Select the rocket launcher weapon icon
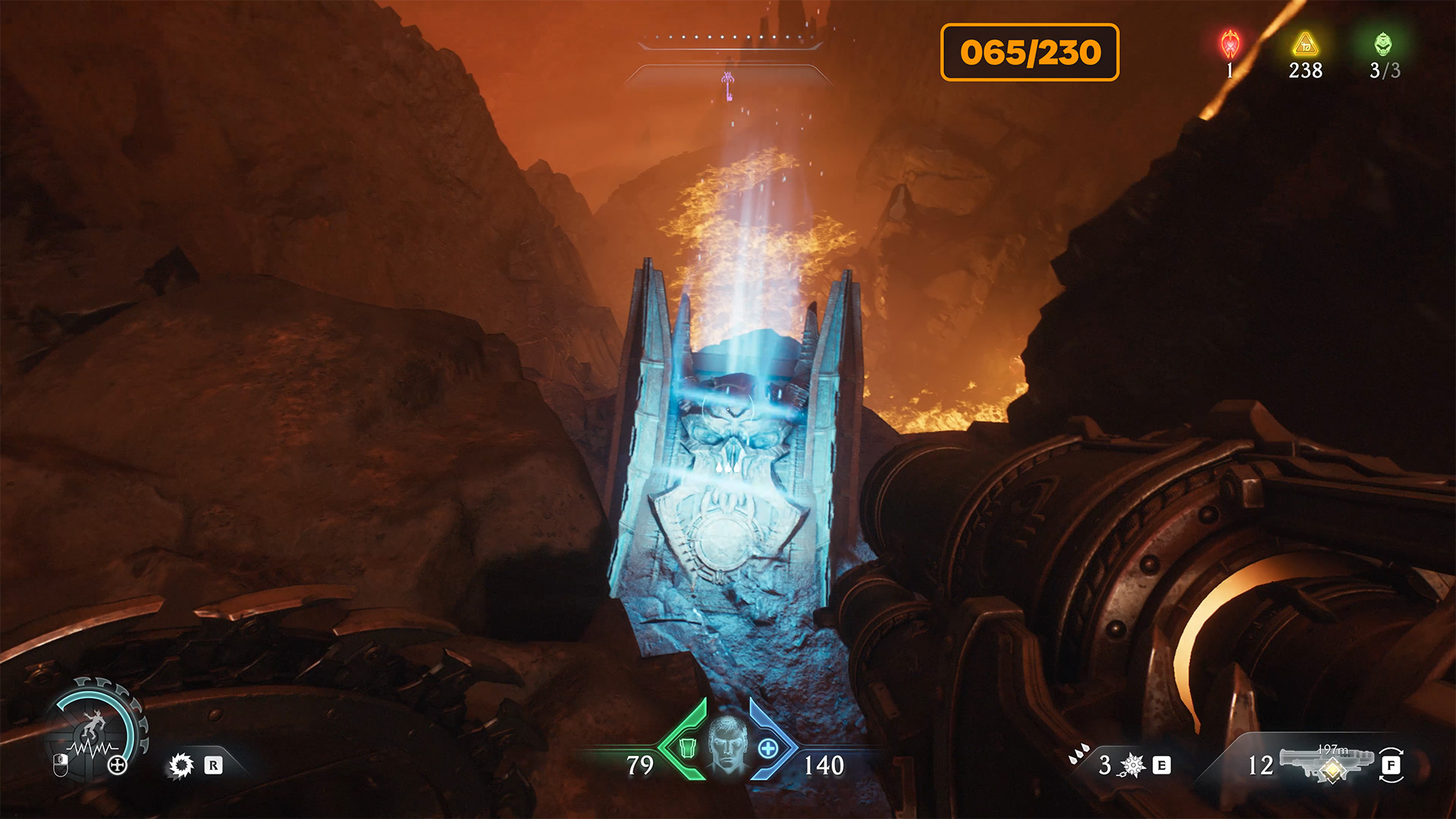 [x=1327, y=764]
